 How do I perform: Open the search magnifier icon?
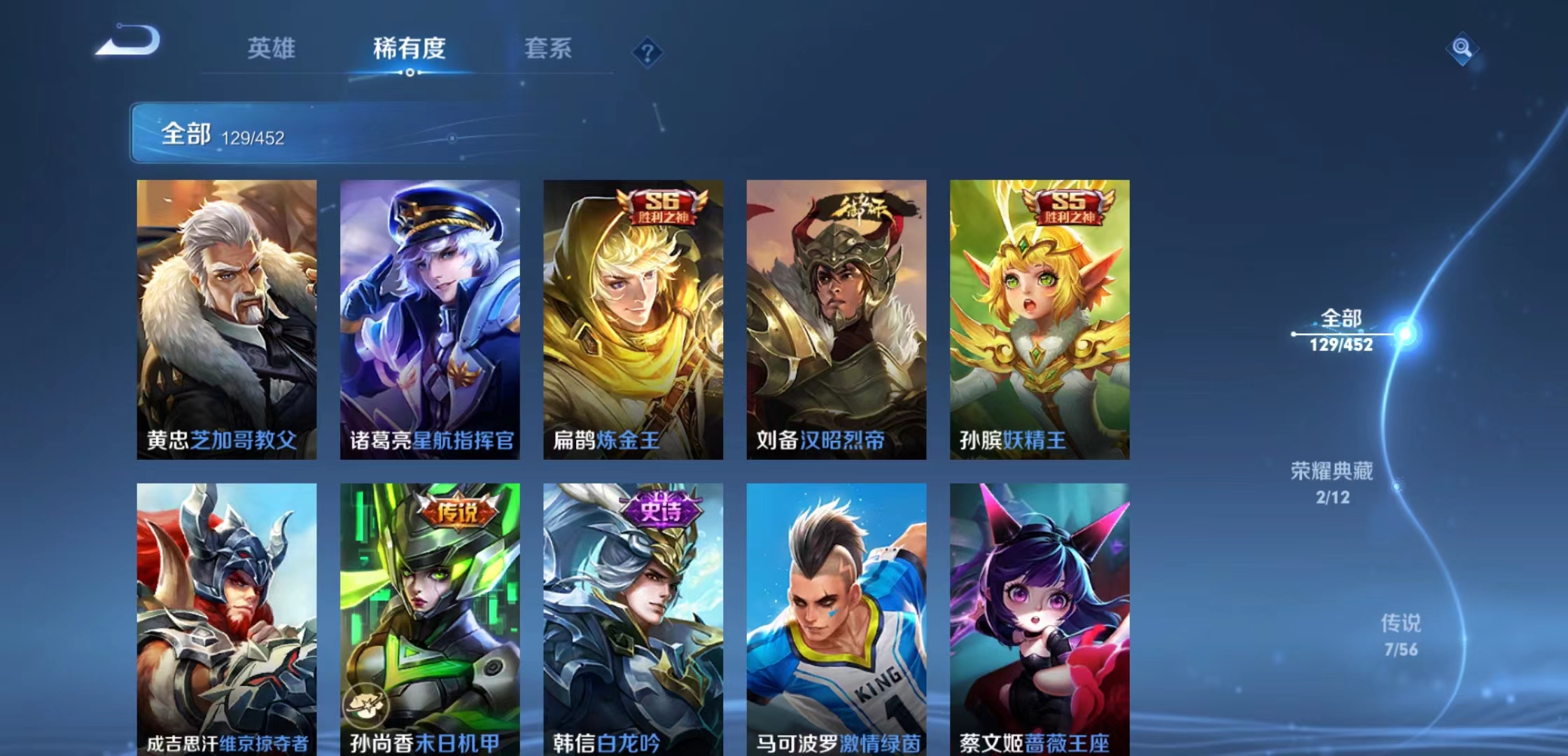pos(1461,48)
